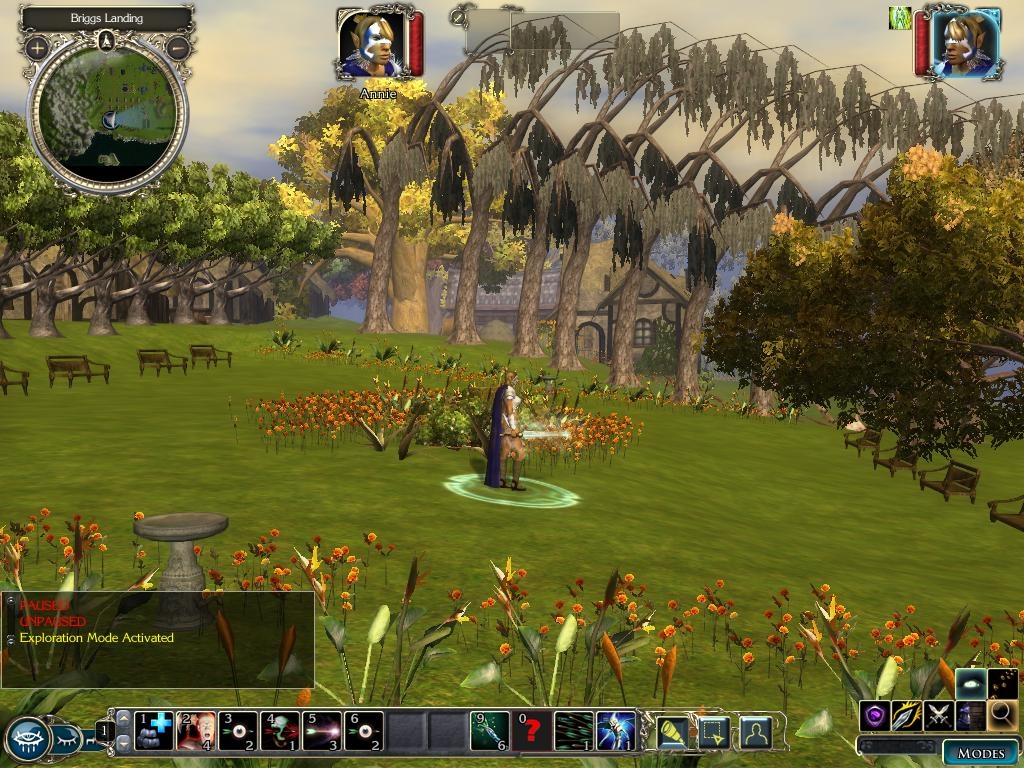Toggle the hooded figure stealth mode

tap(970, 714)
